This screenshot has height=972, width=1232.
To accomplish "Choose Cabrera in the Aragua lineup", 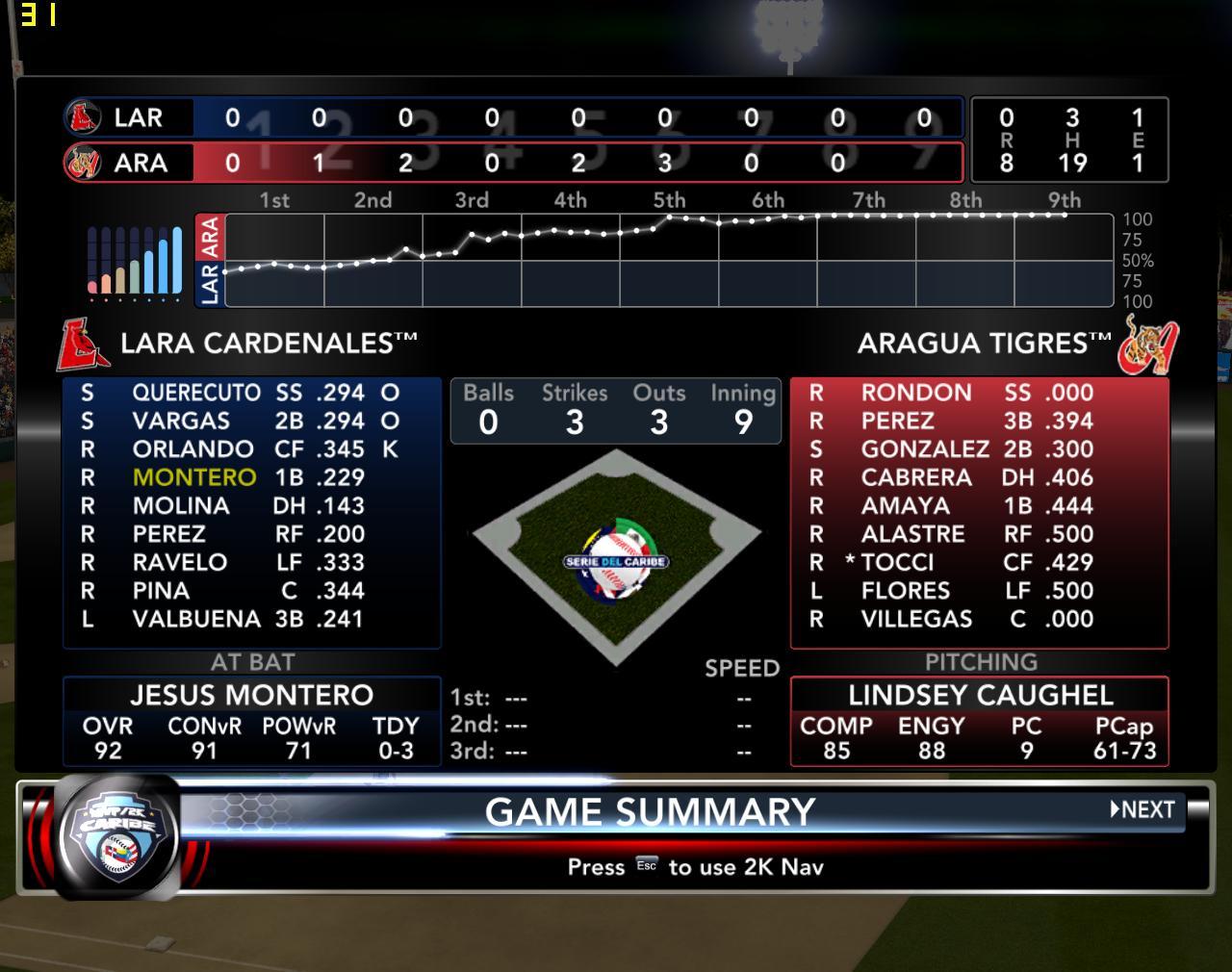I will point(916,477).
